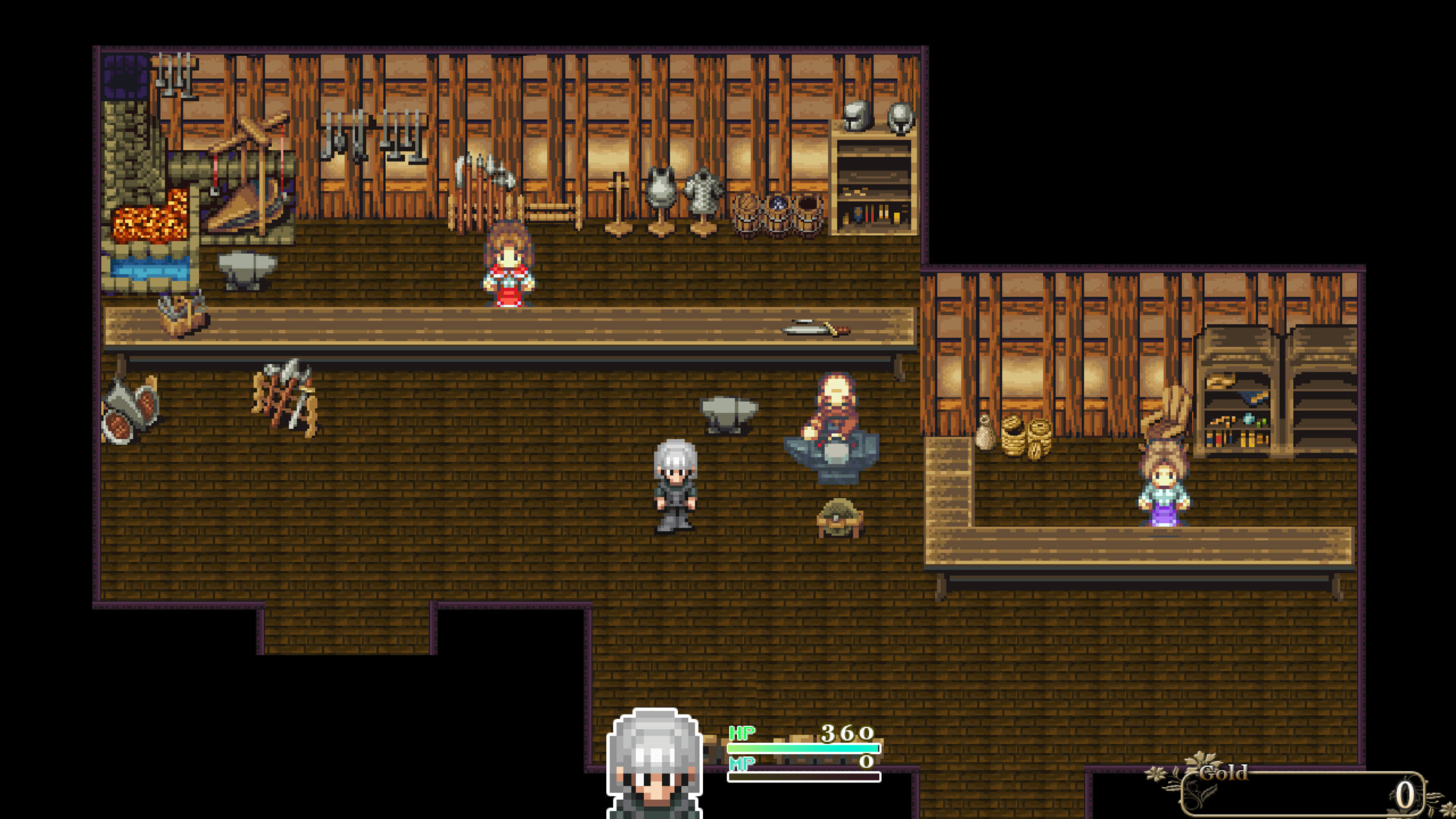Click the player character in gray armor
1456x819 pixels.
[x=673, y=485]
